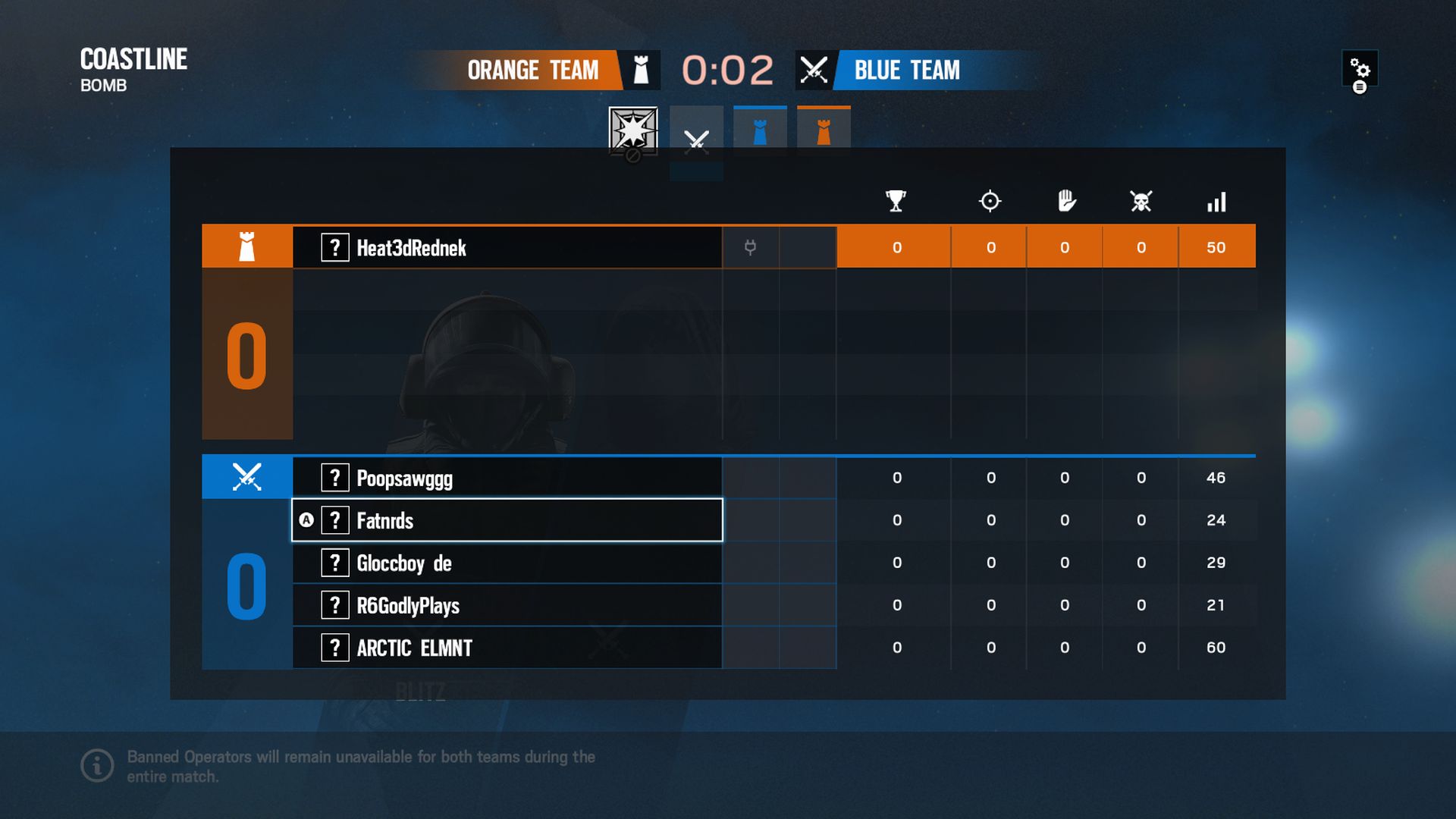The width and height of the screenshot is (1456, 819).
Task: Click the A marker on Fatnrds' row
Action: coord(307,520)
